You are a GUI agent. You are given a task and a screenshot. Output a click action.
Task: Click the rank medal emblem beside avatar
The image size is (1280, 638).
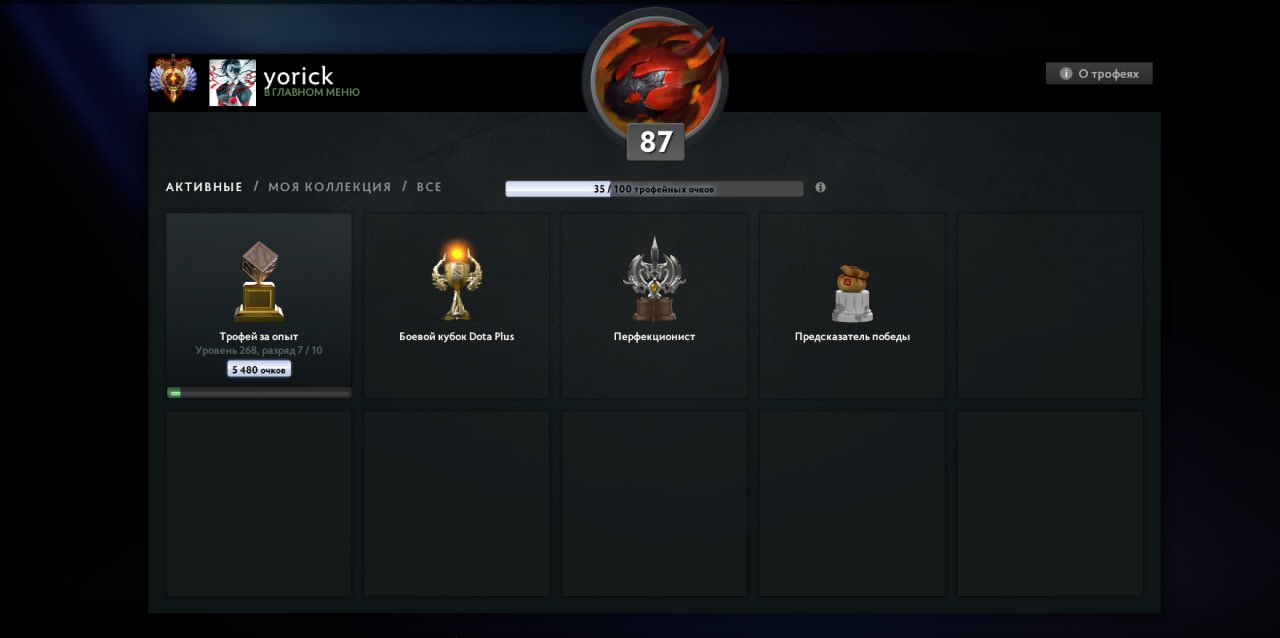pos(174,80)
